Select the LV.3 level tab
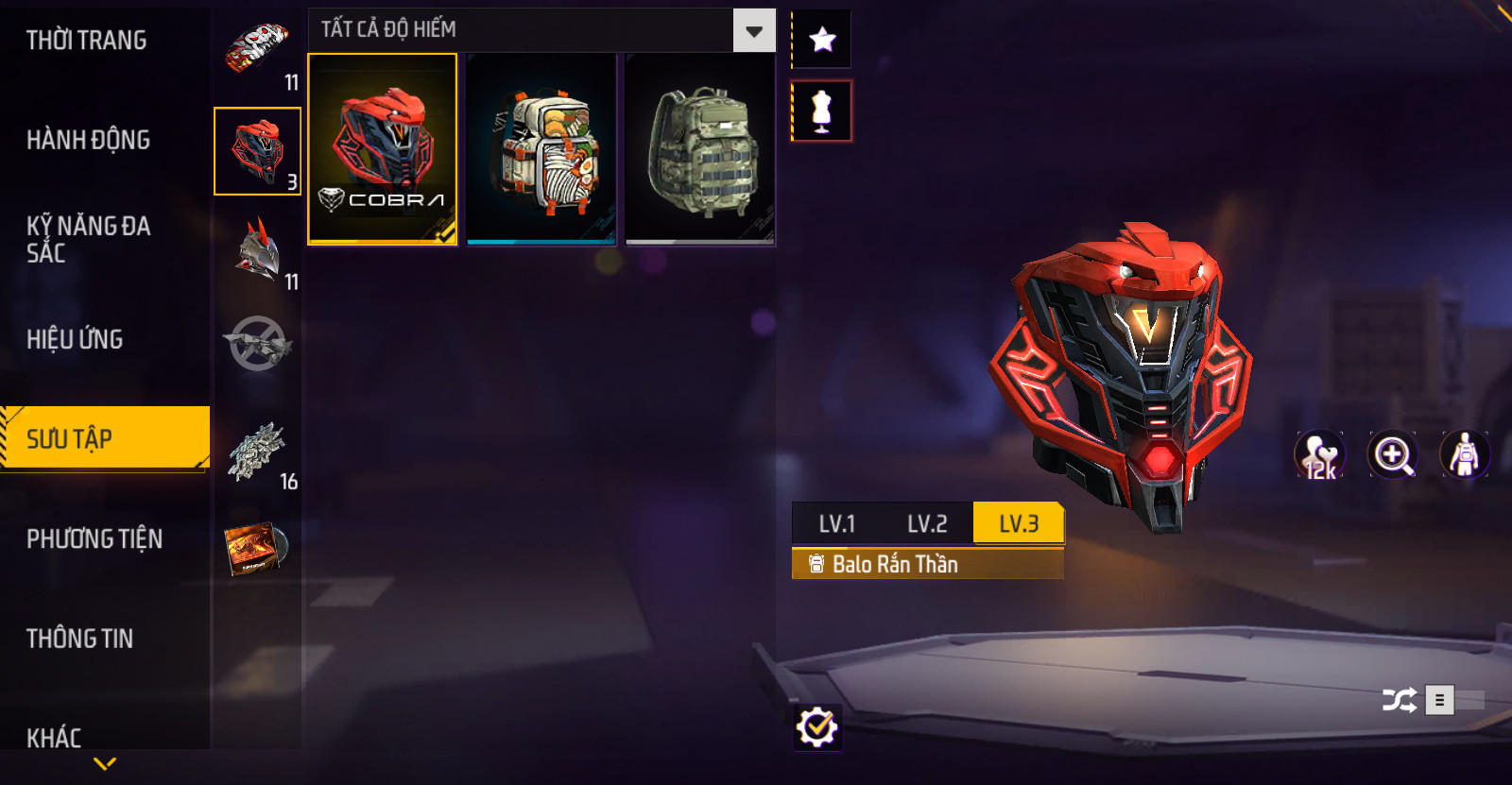Viewport: 1512px width, 785px height. coord(1018,523)
